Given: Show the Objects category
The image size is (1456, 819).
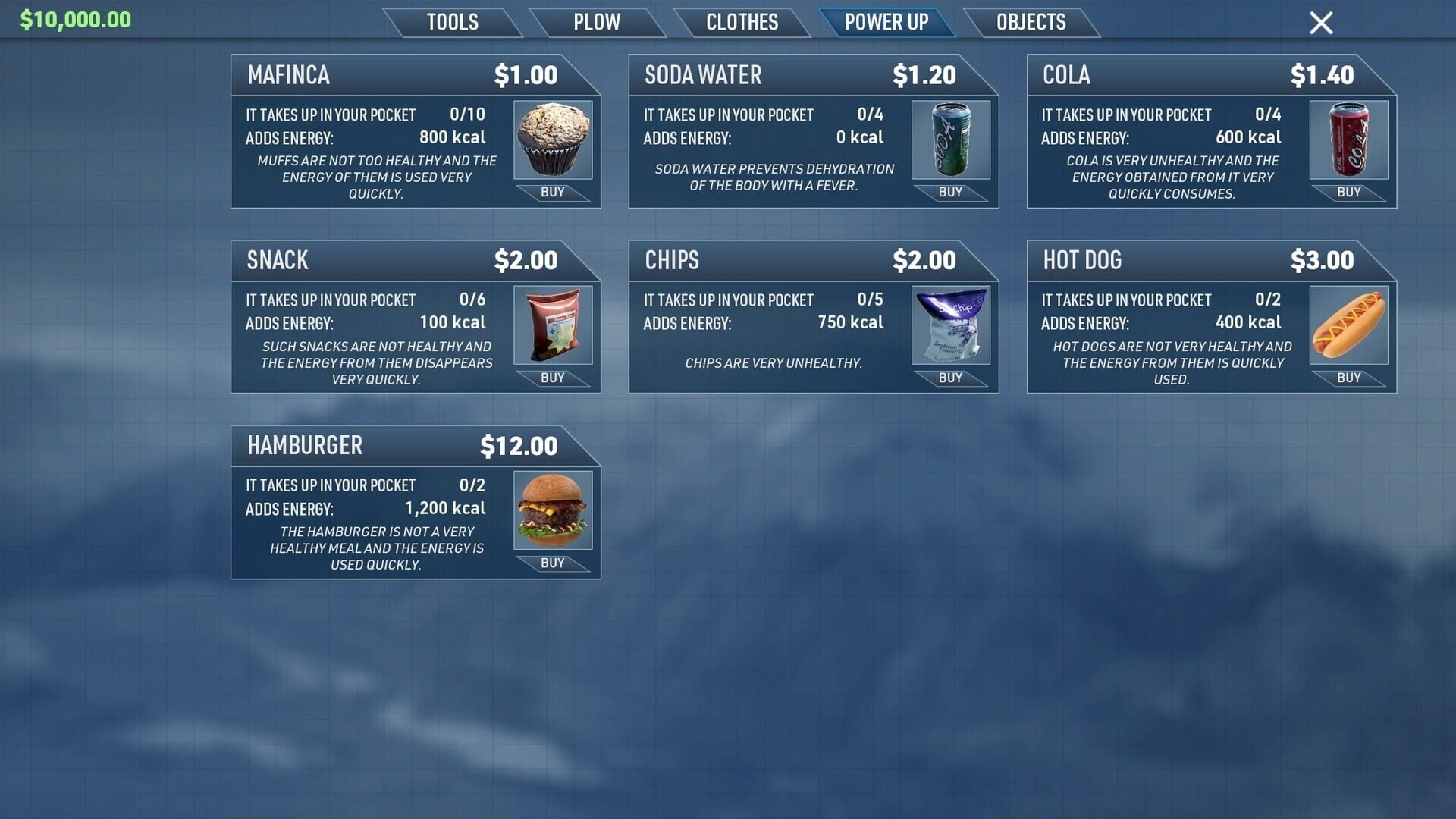Looking at the screenshot, I should [1031, 22].
